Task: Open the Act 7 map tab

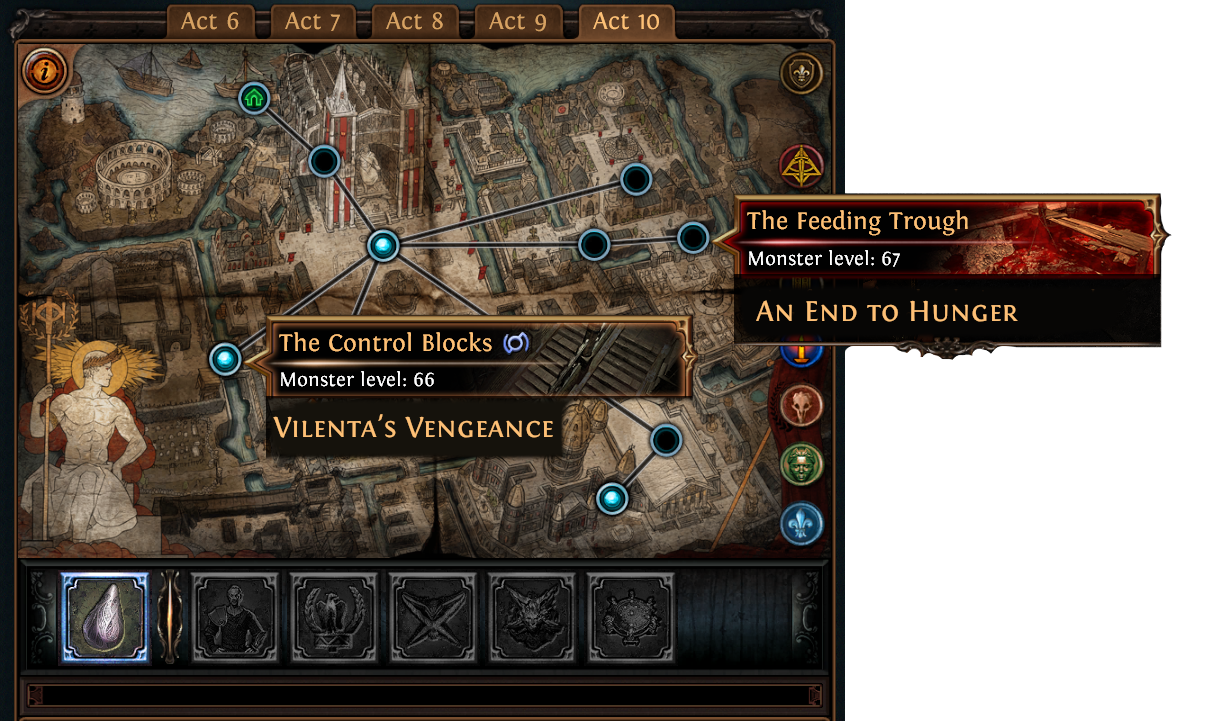Action: pyautogui.click(x=313, y=22)
